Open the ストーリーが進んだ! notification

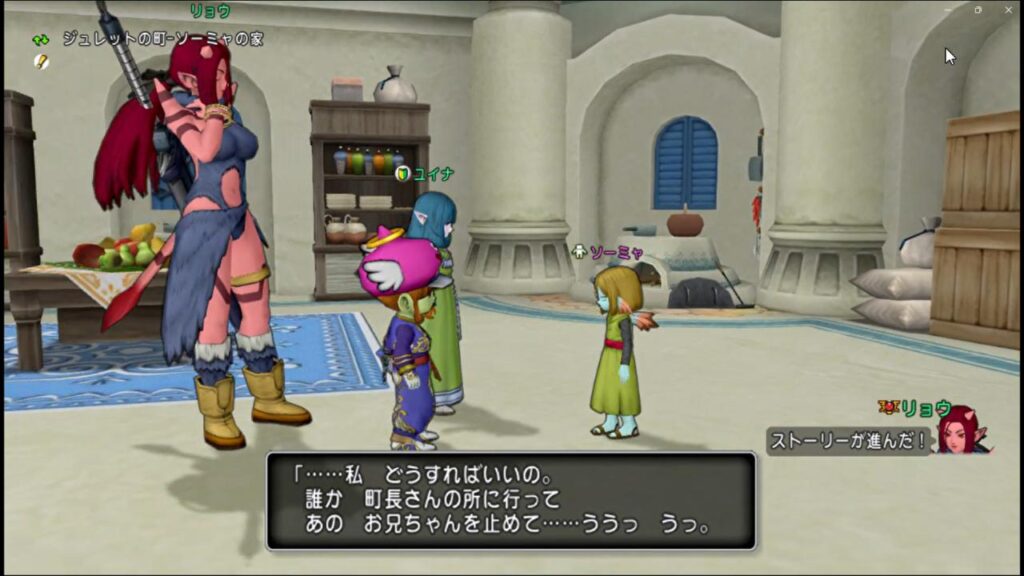(850, 440)
